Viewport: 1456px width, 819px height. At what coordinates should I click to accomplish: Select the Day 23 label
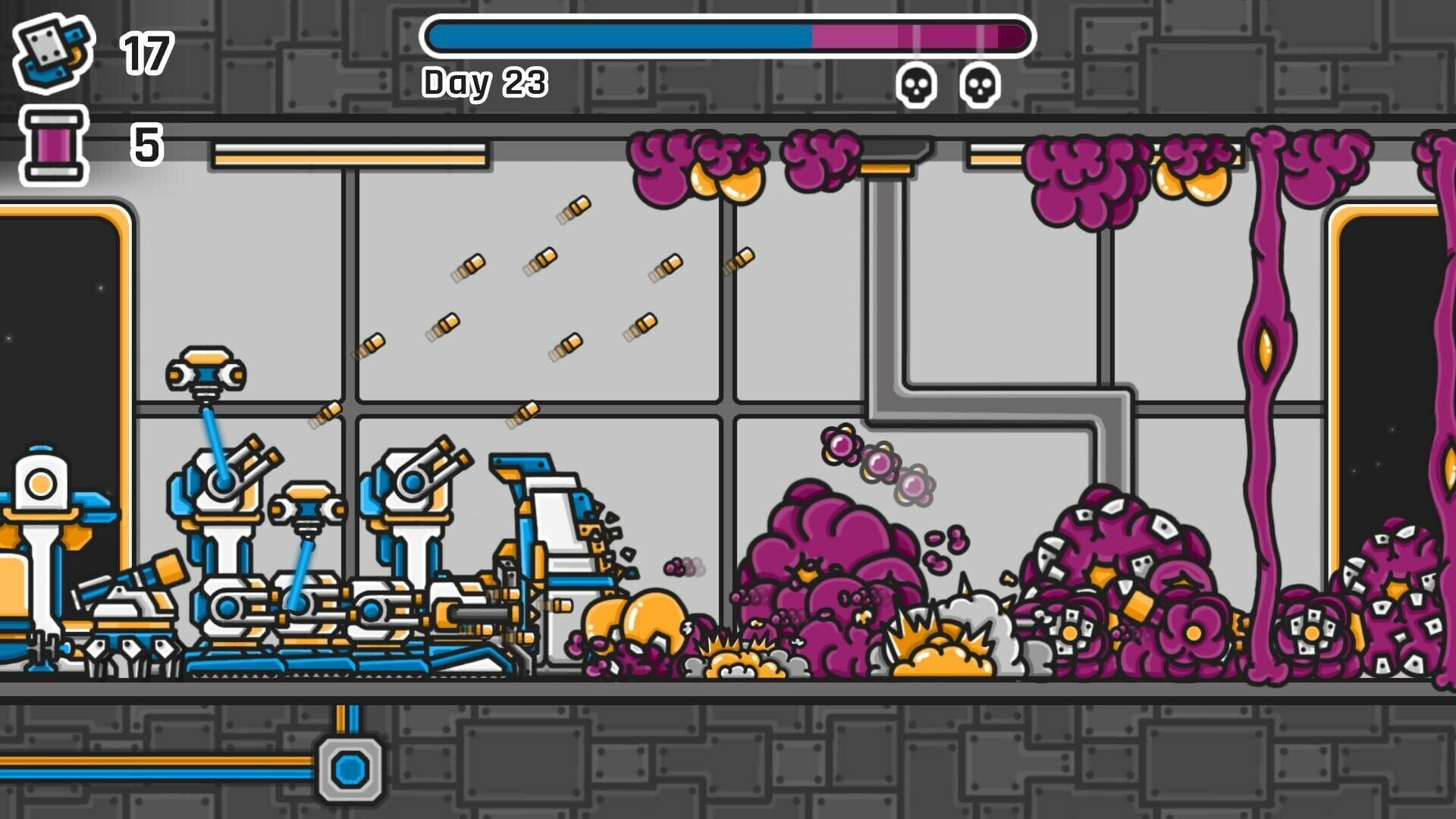[484, 83]
